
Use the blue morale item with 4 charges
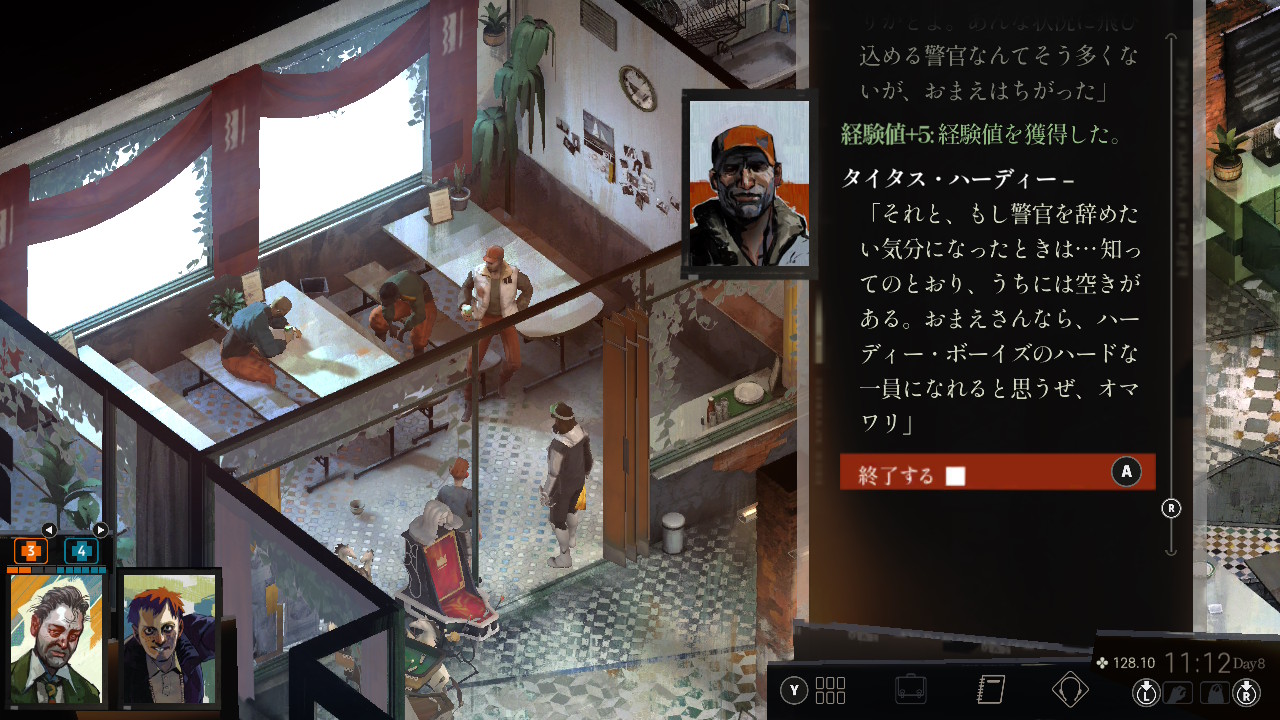pos(81,551)
